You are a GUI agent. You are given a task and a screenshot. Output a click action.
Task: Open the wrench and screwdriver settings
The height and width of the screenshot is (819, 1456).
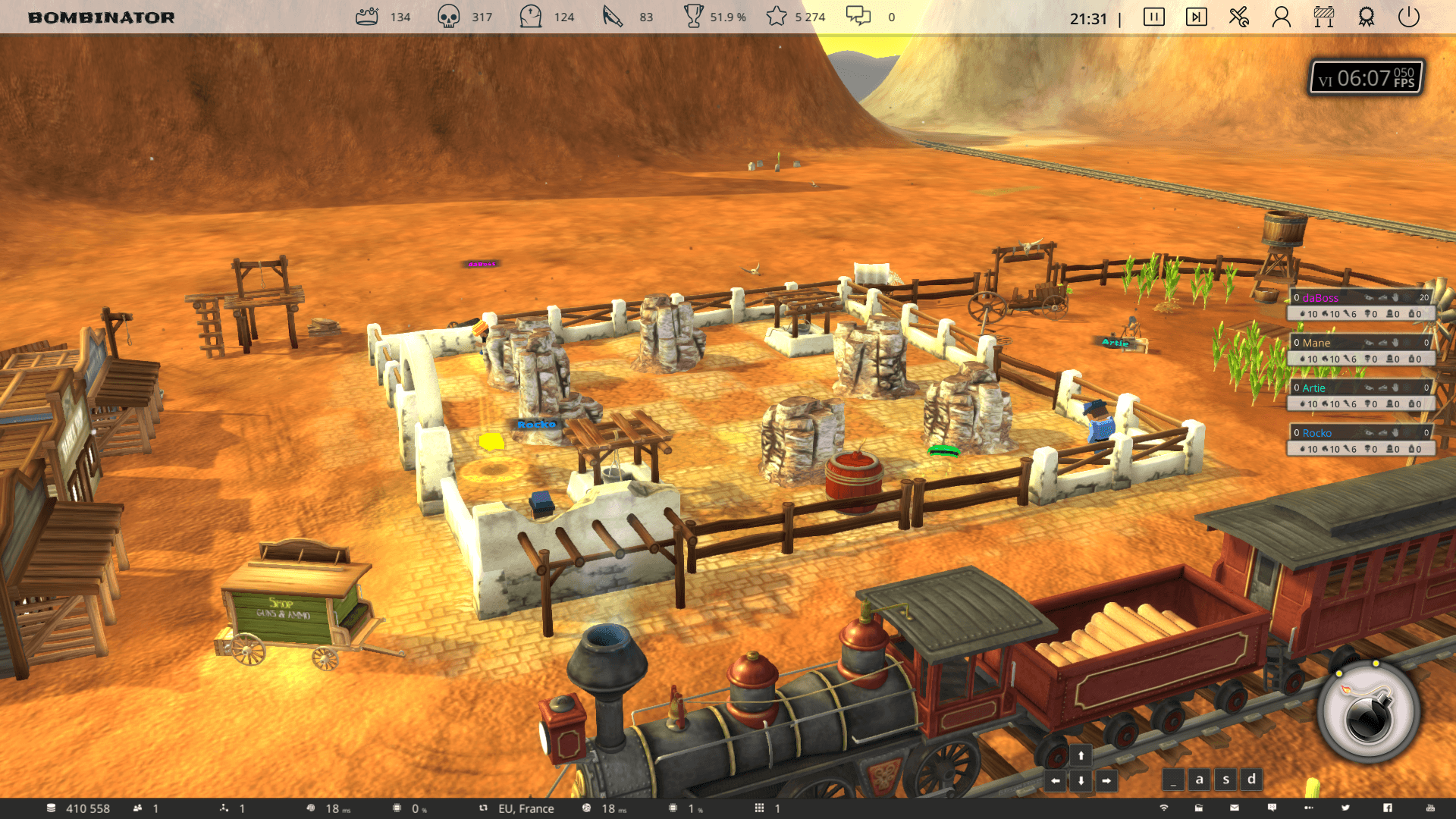pos(1239,17)
